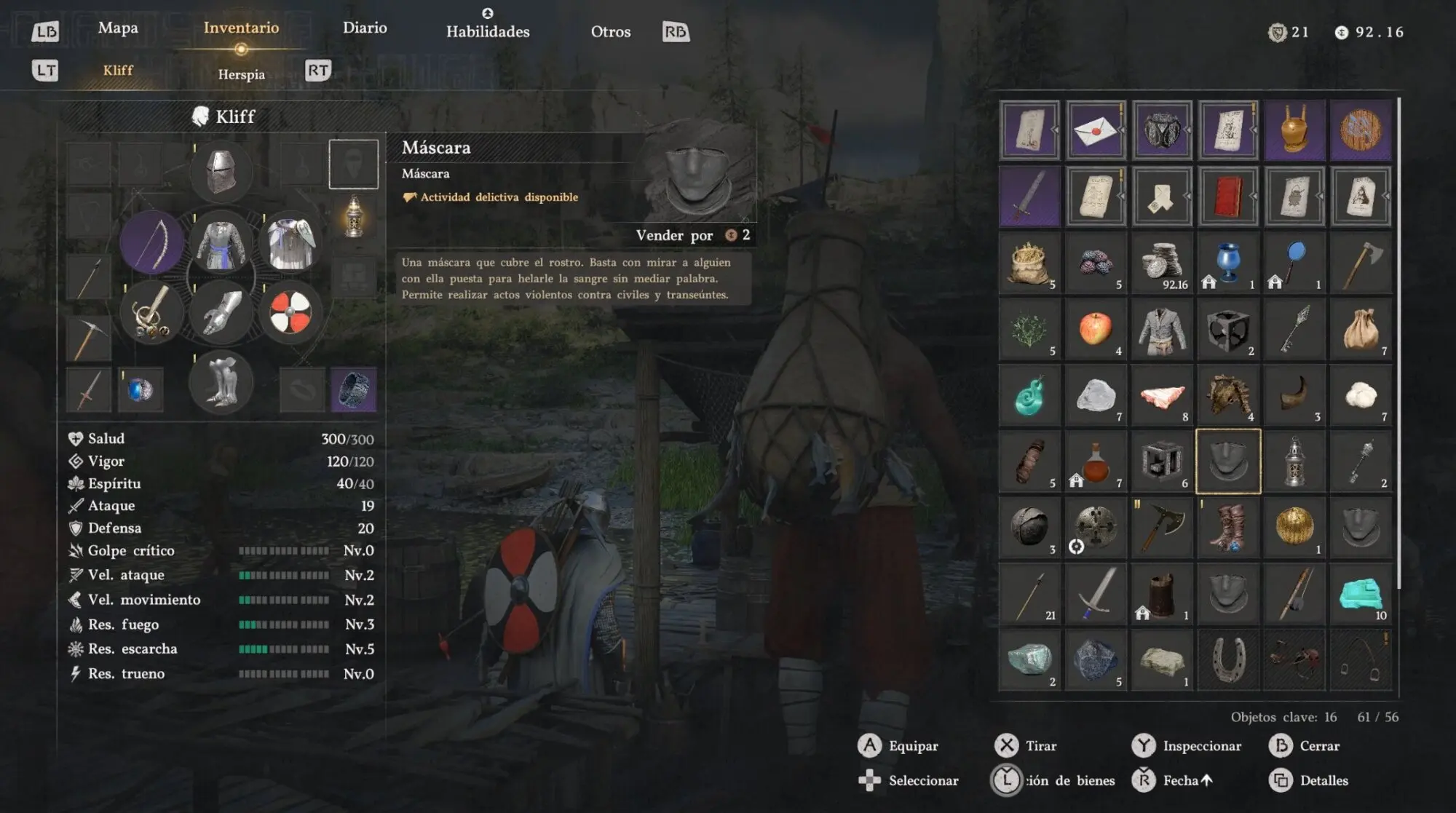Go to the Habilidades tab
This screenshot has width=1456, height=813.
[x=488, y=31]
